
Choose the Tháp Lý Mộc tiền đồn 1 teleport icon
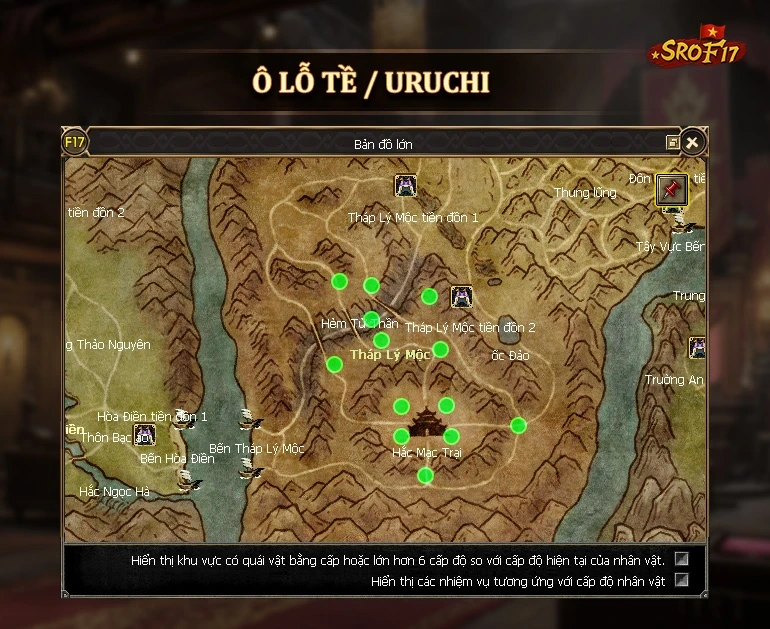[x=405, y=186]
